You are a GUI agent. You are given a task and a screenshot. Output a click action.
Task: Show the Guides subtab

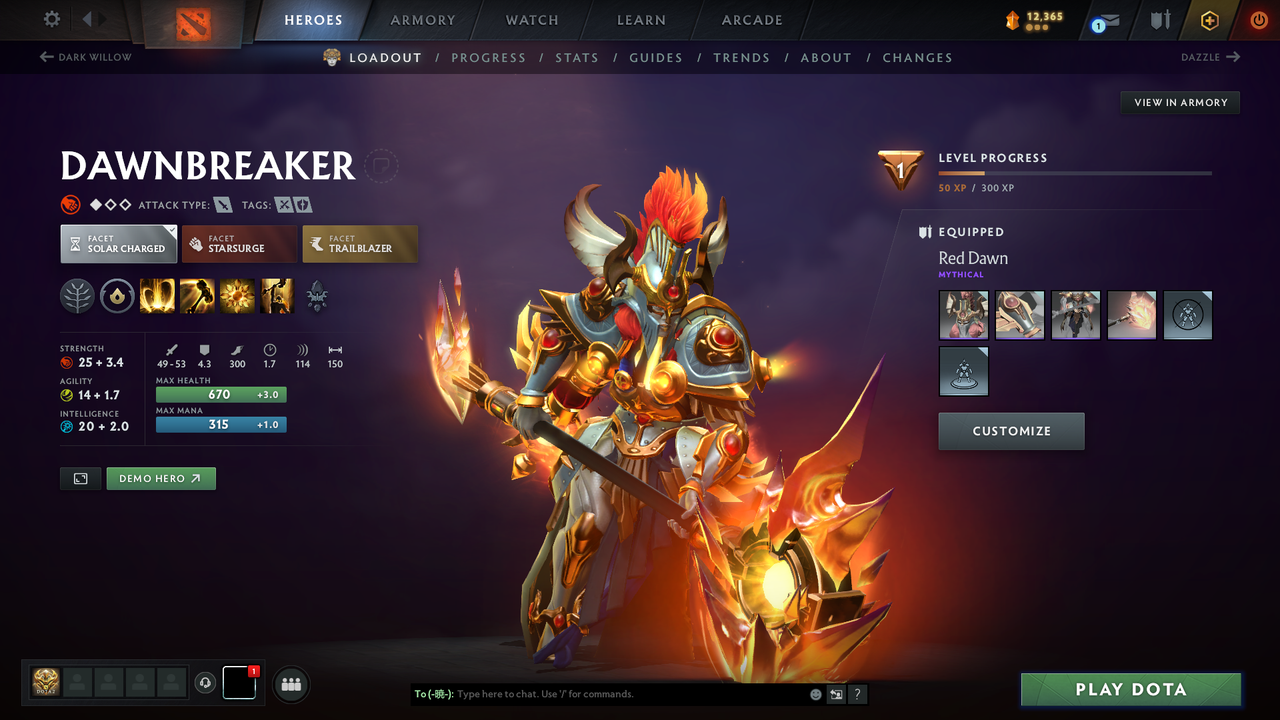[x=656, y=58]
